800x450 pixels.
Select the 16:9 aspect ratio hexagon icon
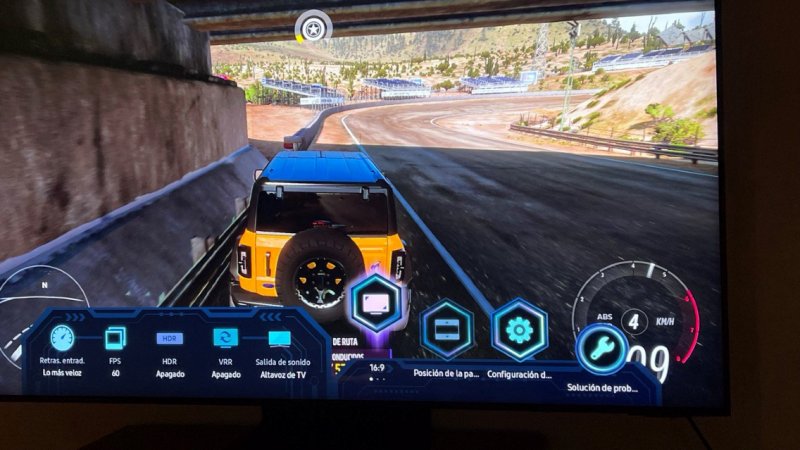(377, 302)
